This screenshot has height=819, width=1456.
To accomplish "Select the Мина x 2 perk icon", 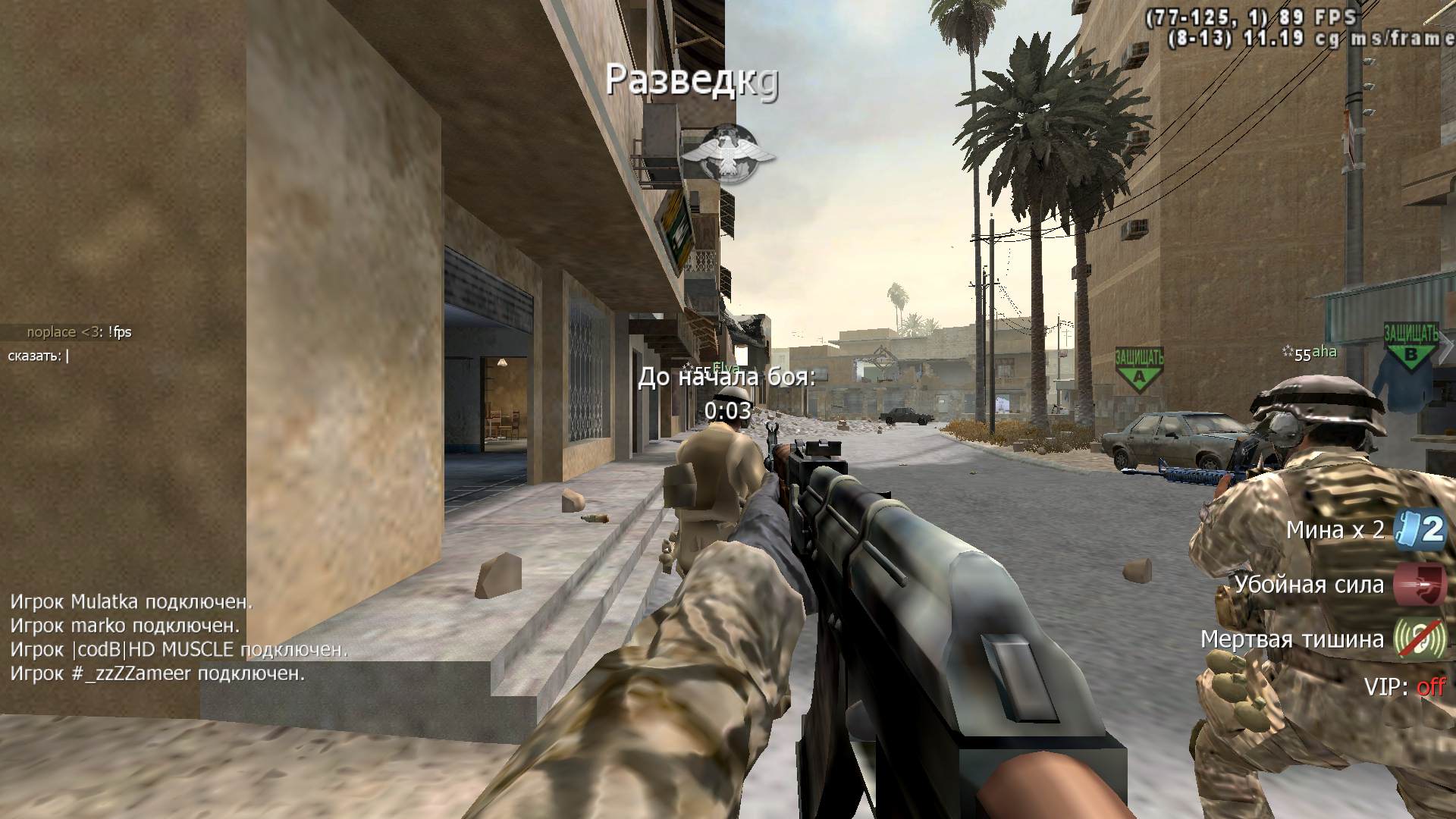I will click(1420, 529).
